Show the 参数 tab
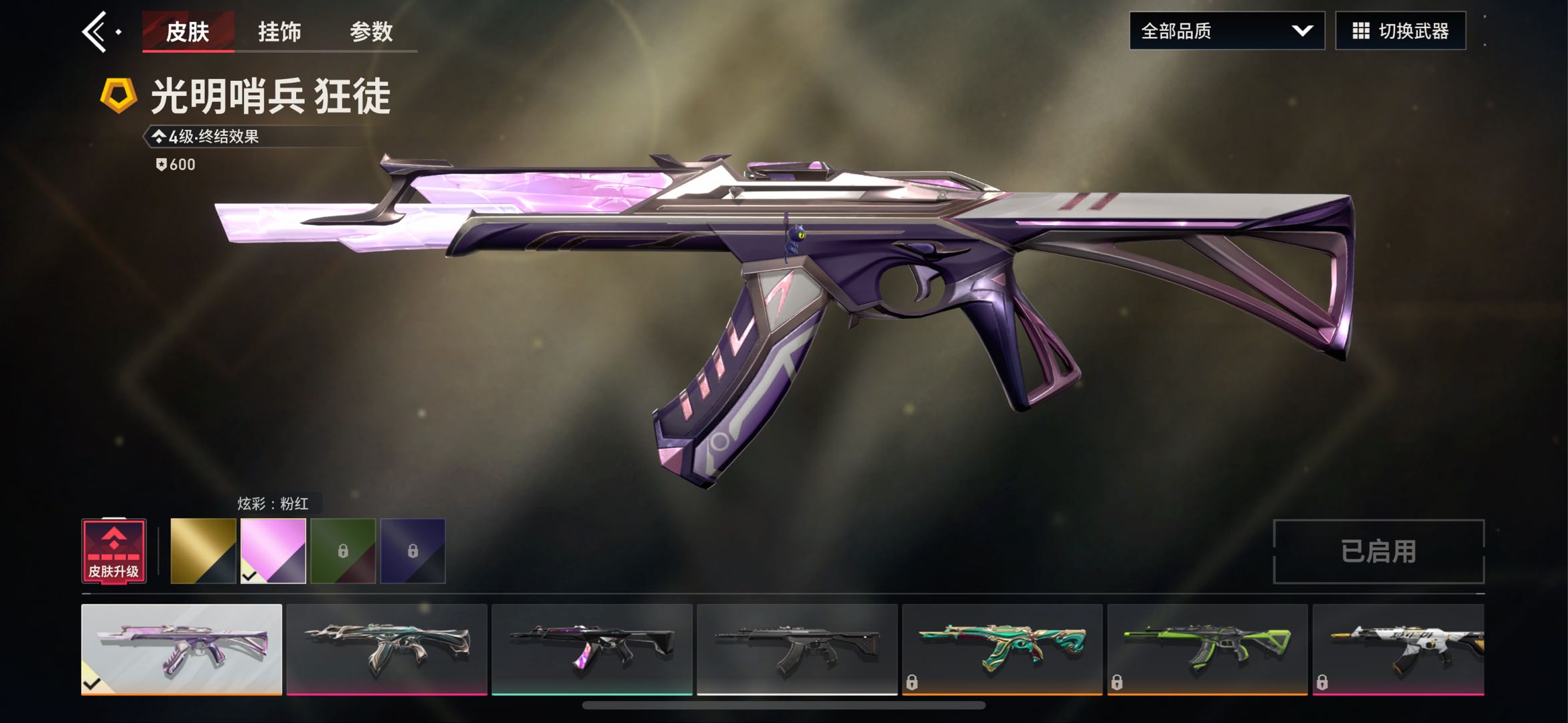Viewport: 1568px width, 723px height. [x=371, y=31]
